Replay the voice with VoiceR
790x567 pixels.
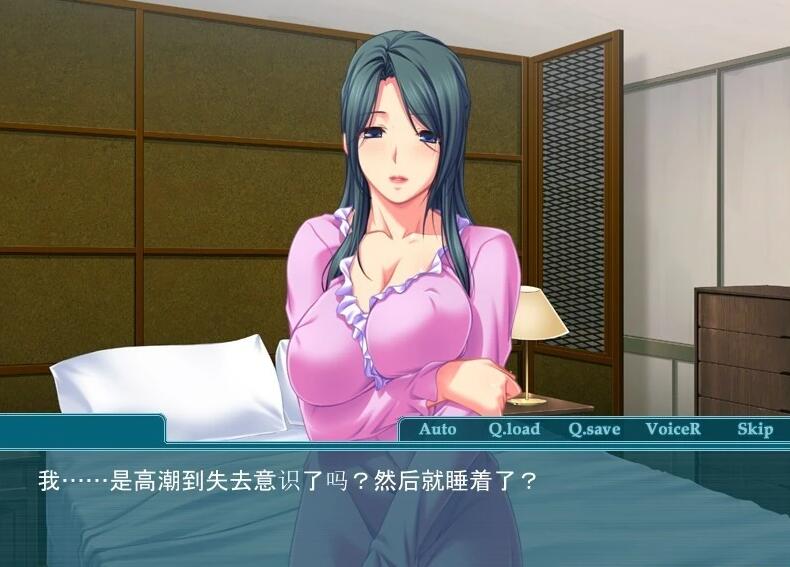[673, 429]
